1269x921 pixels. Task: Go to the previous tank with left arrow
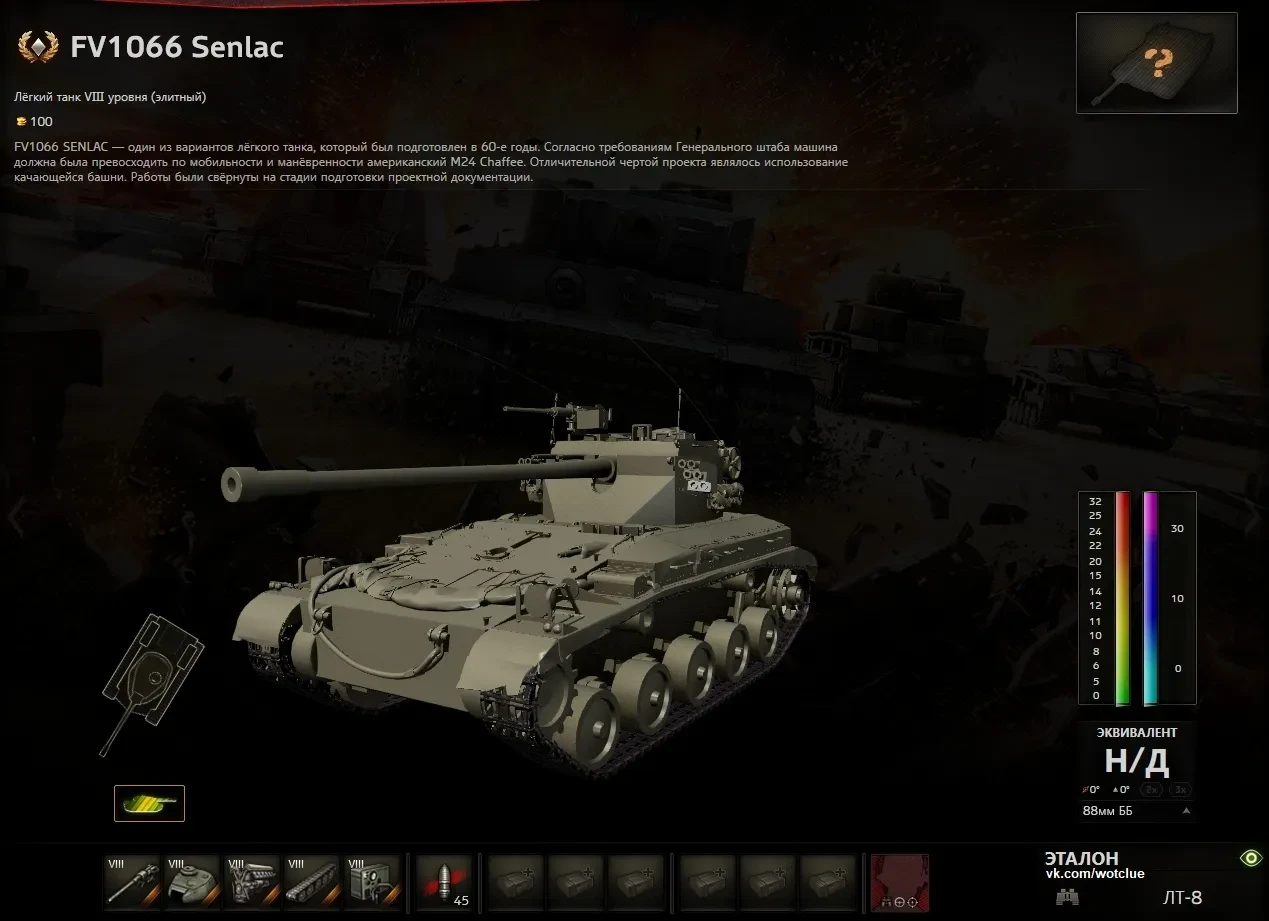[x=16, y=517]
